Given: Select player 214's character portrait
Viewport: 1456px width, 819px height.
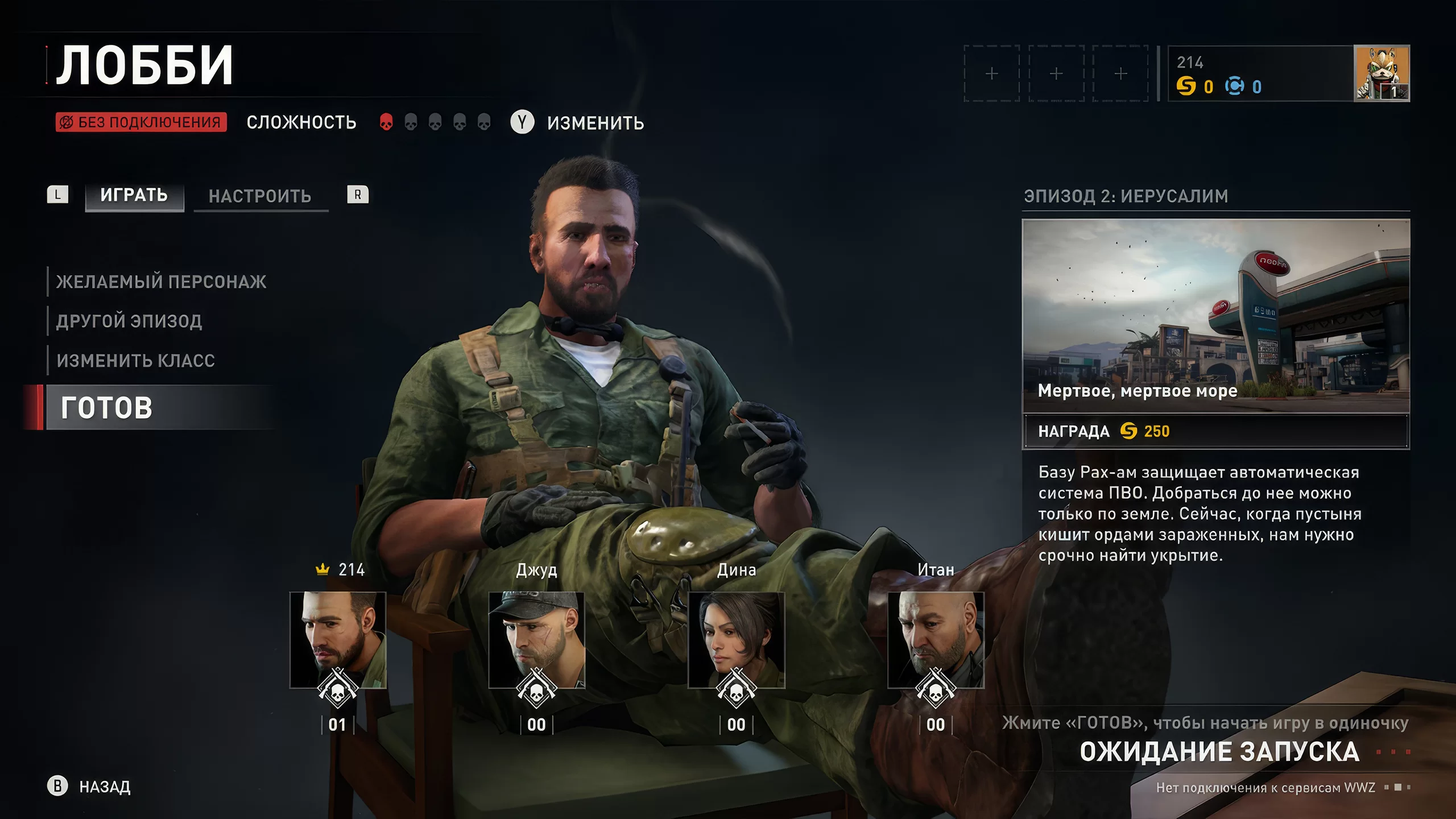Looking at the screenshot, I should (338, 640).
